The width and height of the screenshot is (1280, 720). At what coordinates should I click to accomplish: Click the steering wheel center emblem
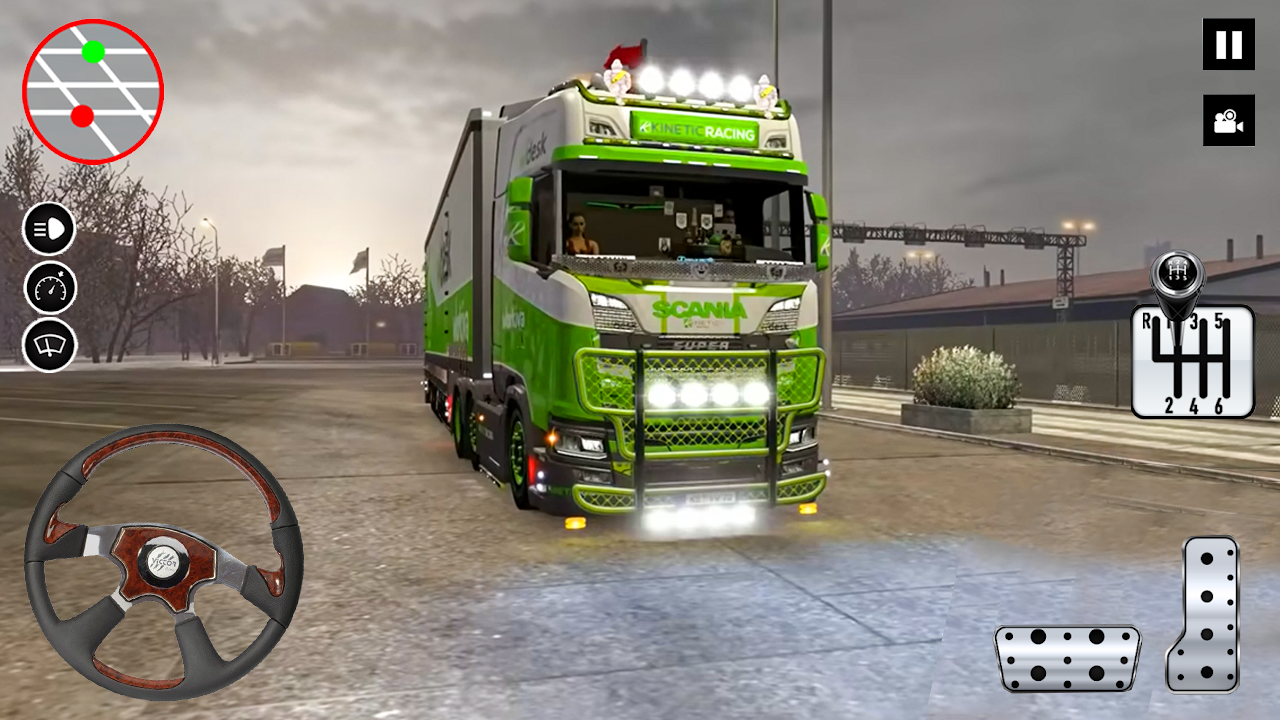tap(165, 563)
